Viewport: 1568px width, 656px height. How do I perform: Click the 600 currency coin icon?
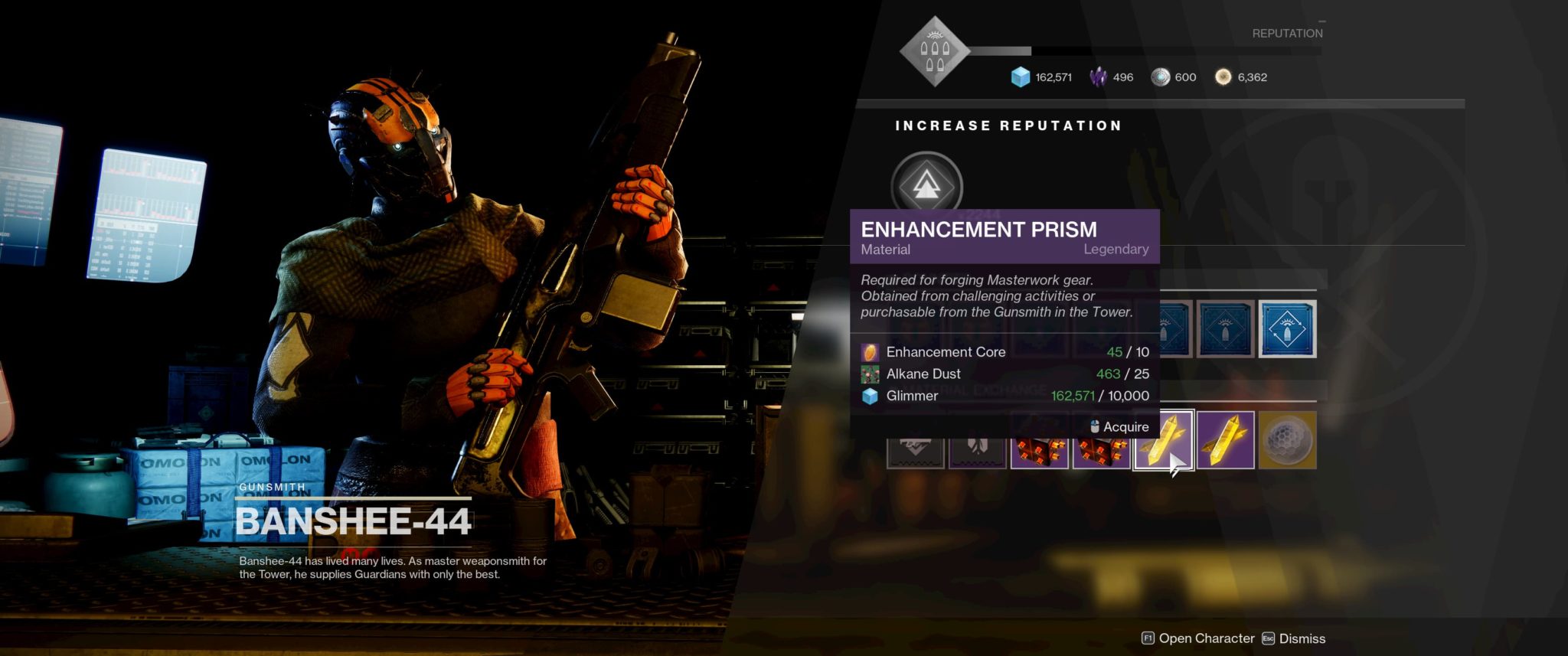click(x=1161, y=77)
